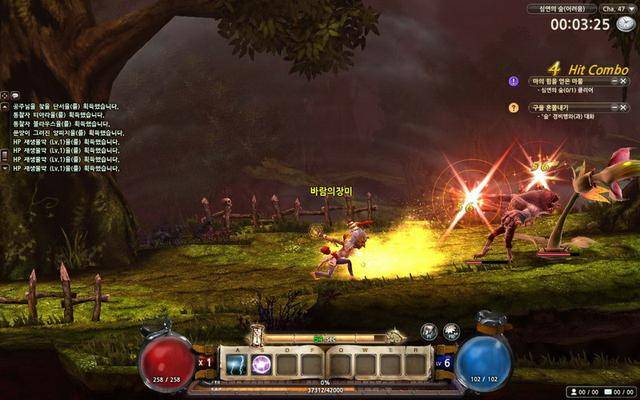640x400 pixels.
Task: Click the left round button above mana orb
Action: tap(429, 331)
